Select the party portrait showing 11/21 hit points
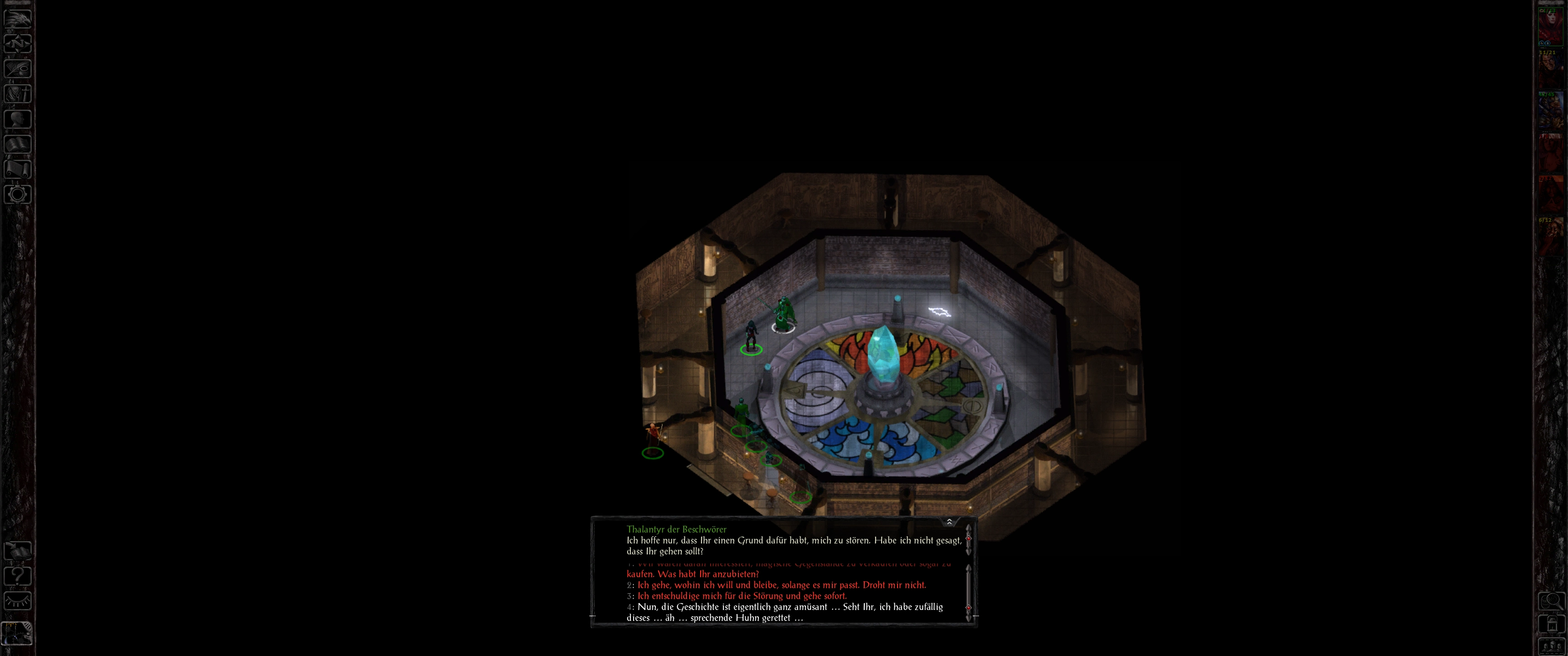 [x=1551, y=69]
